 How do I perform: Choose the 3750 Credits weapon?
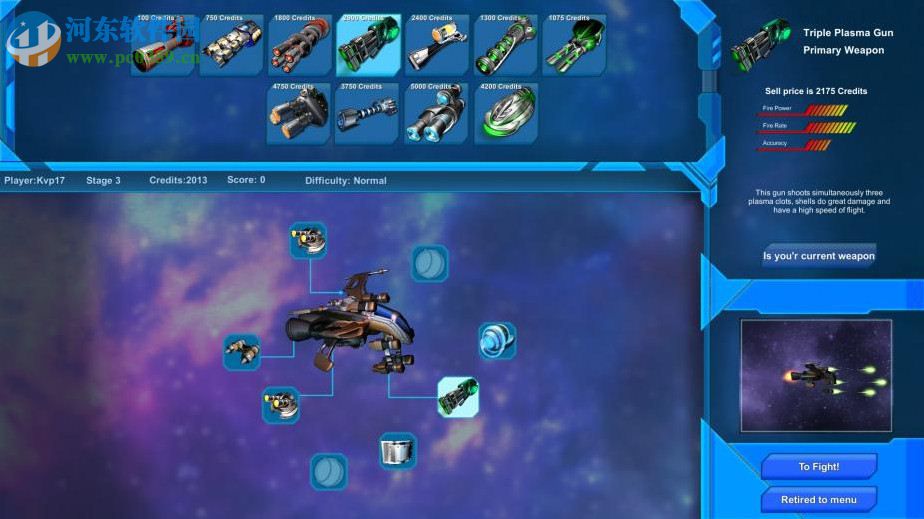[367, 114]
